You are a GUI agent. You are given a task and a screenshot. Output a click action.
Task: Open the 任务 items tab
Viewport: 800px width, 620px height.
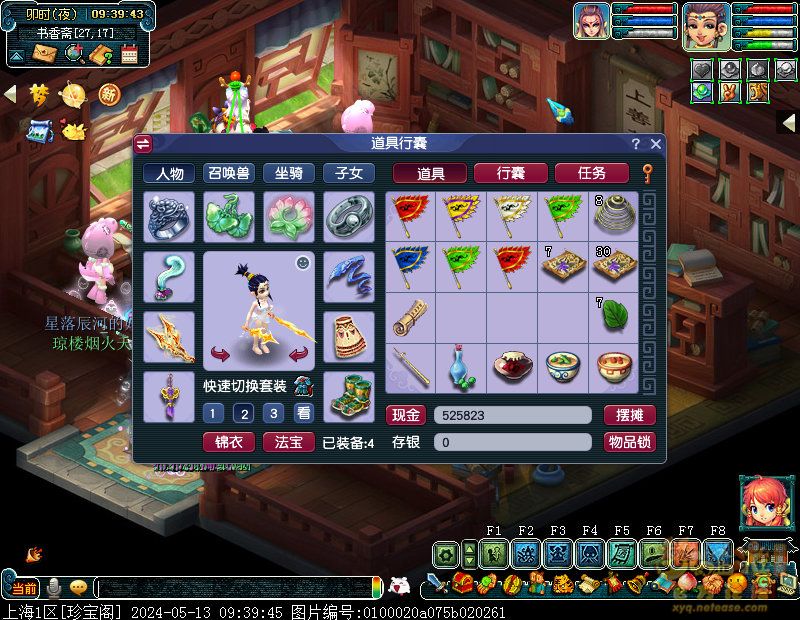click(592, 173)
